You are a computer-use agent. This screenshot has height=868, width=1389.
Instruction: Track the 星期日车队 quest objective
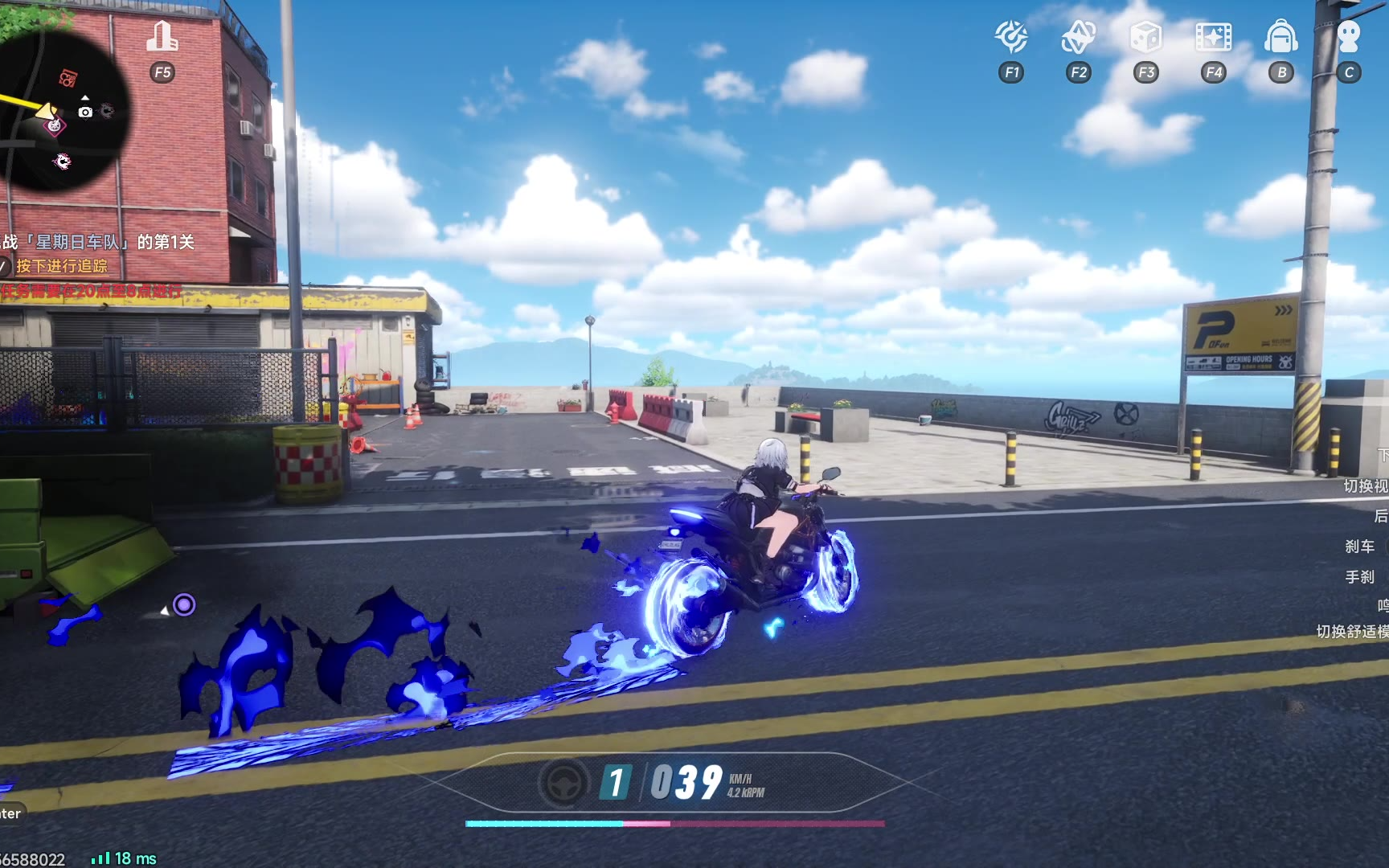(100, 242)
